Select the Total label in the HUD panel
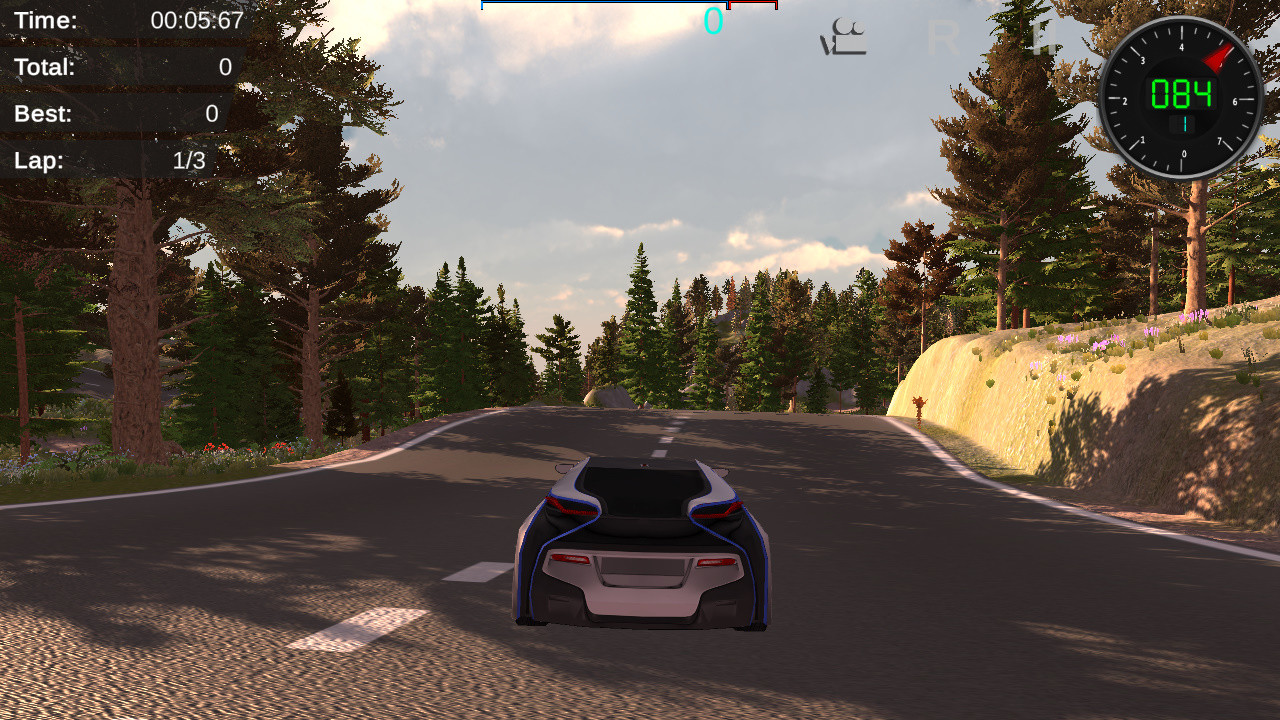This screenshot has width=1280, height=720. [43, 68]
